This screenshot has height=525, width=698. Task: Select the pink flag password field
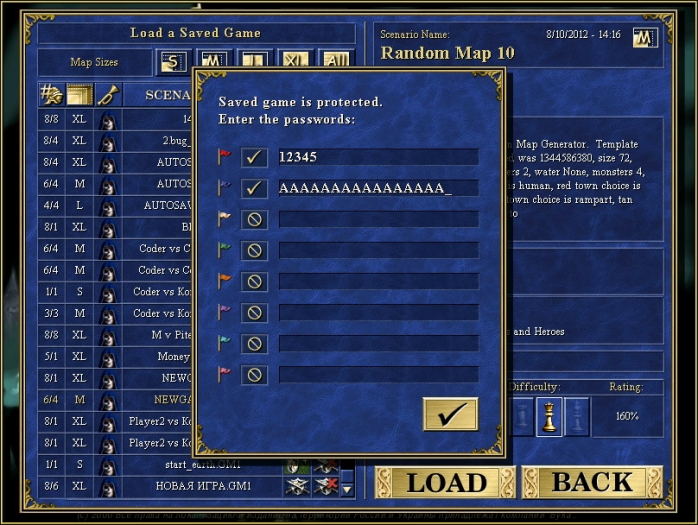377,375
